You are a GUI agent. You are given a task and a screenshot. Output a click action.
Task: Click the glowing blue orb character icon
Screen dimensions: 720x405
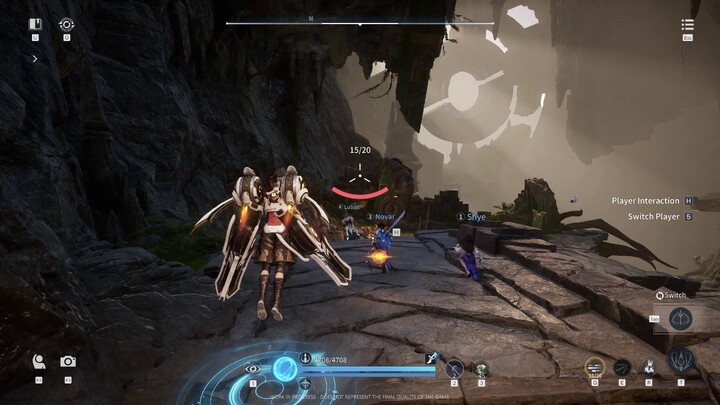point(285,368)
